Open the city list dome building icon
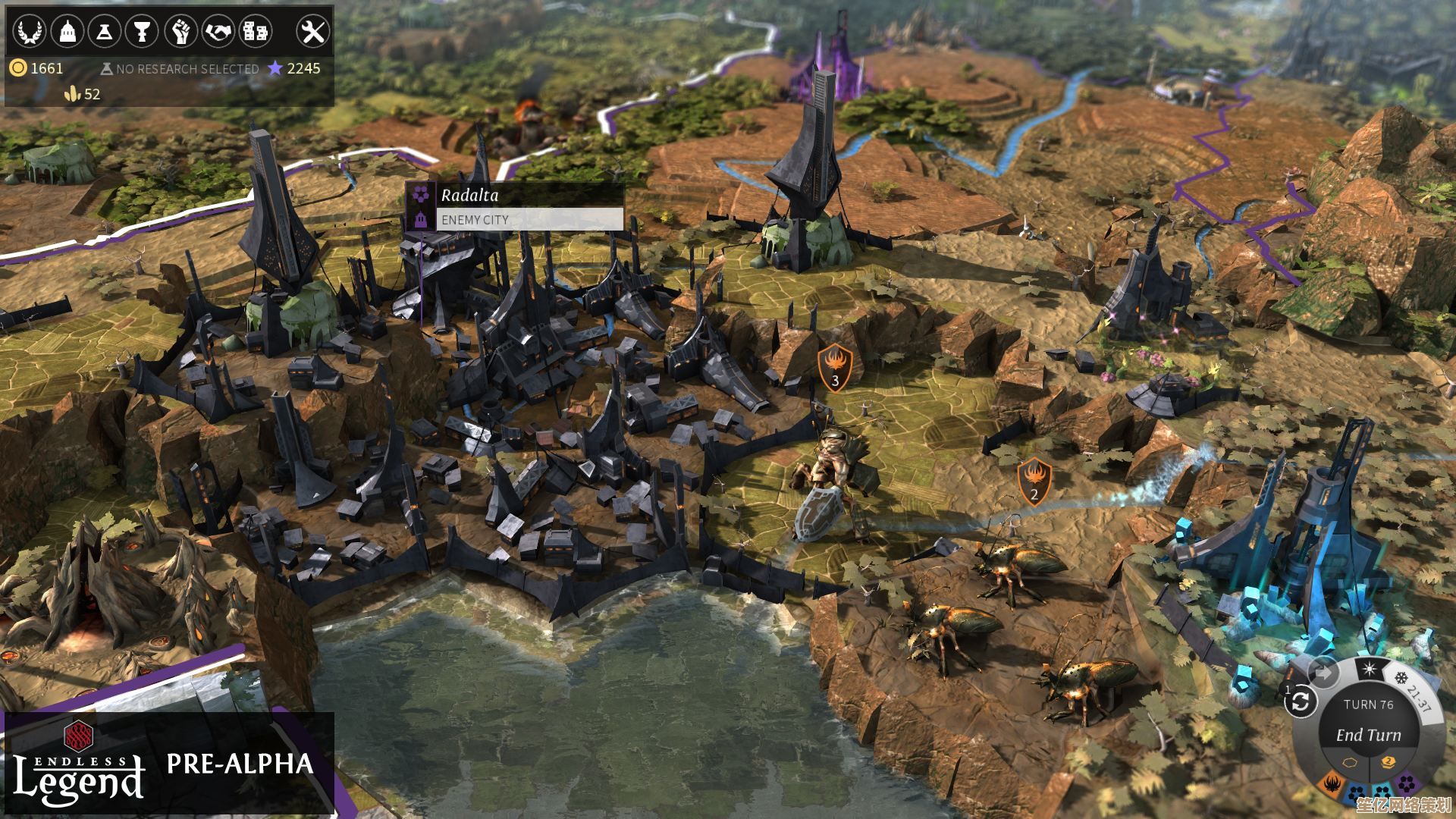This screenshot has width=1456, height=819. point(67,31)
